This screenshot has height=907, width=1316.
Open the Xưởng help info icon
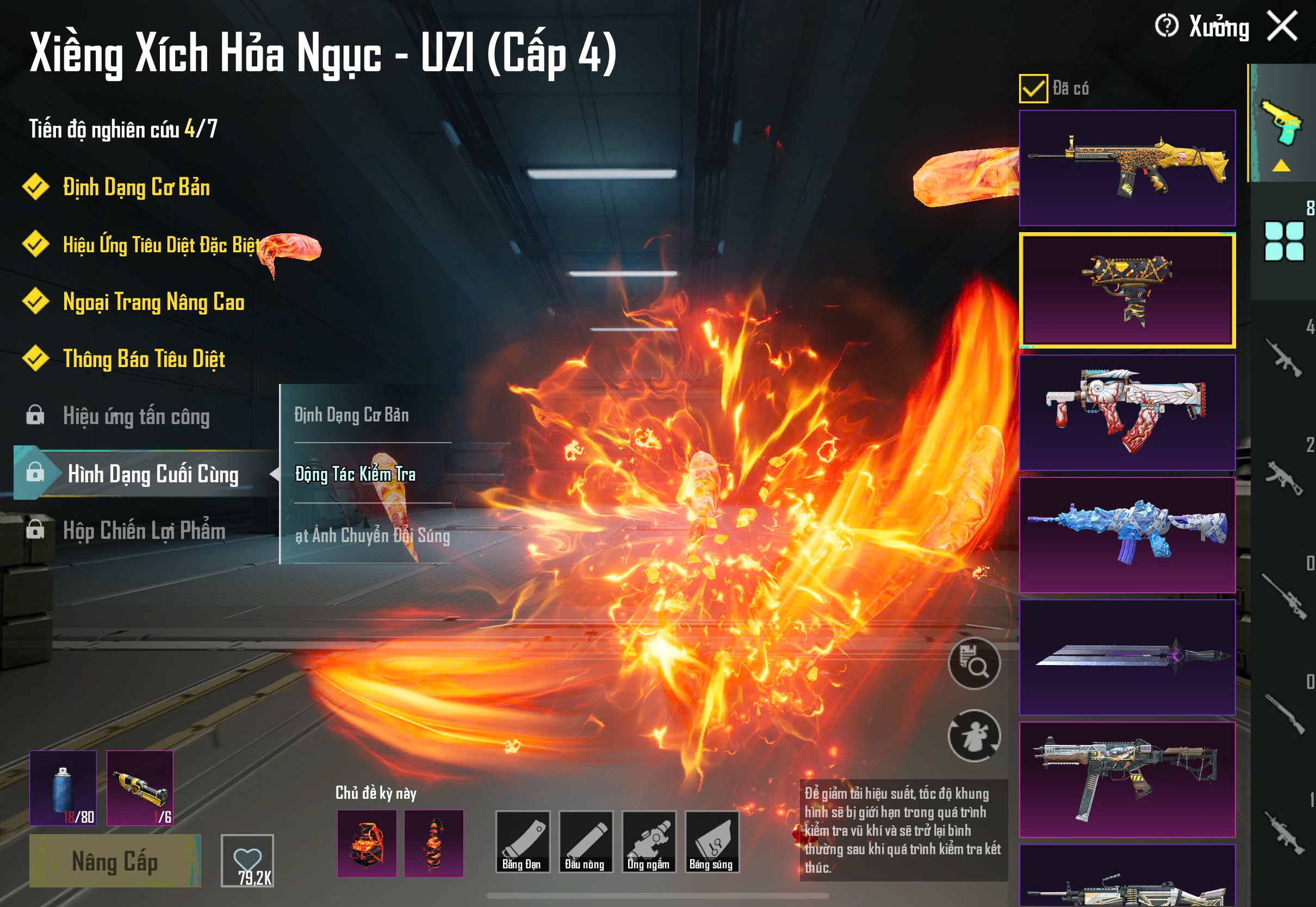1166,26
